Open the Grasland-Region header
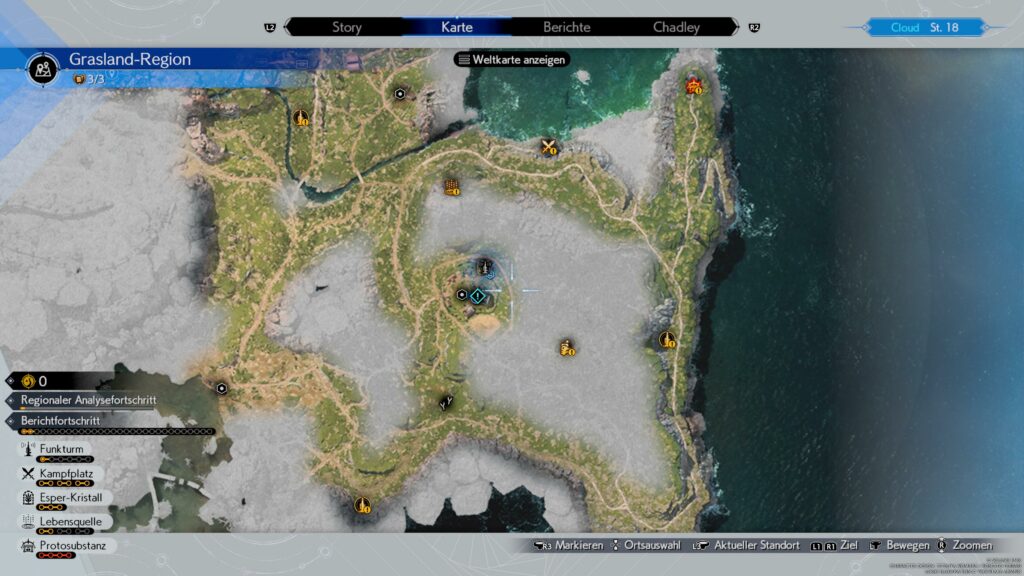This screenshot has height=576, width=1024. (x=130, y=60)
